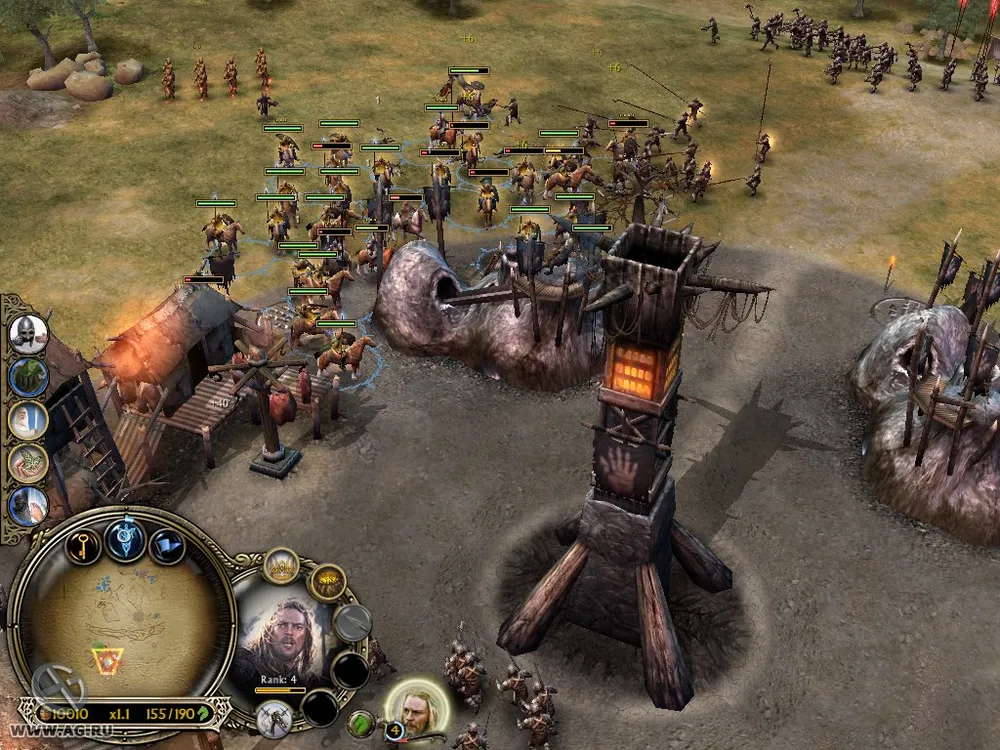Open the golden key options button

click(84, 544)
